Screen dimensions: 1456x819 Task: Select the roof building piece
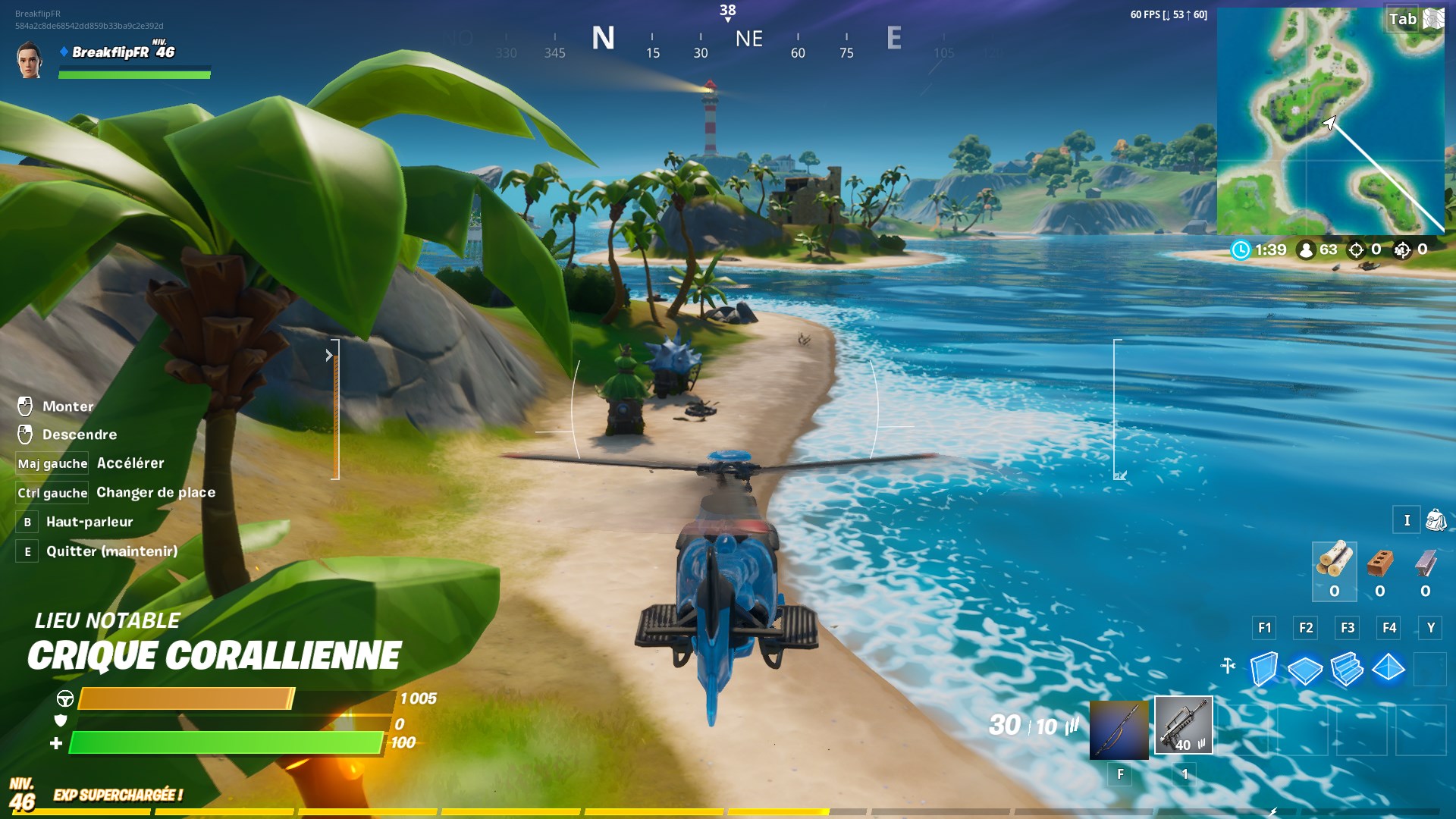pos(1389,669)
